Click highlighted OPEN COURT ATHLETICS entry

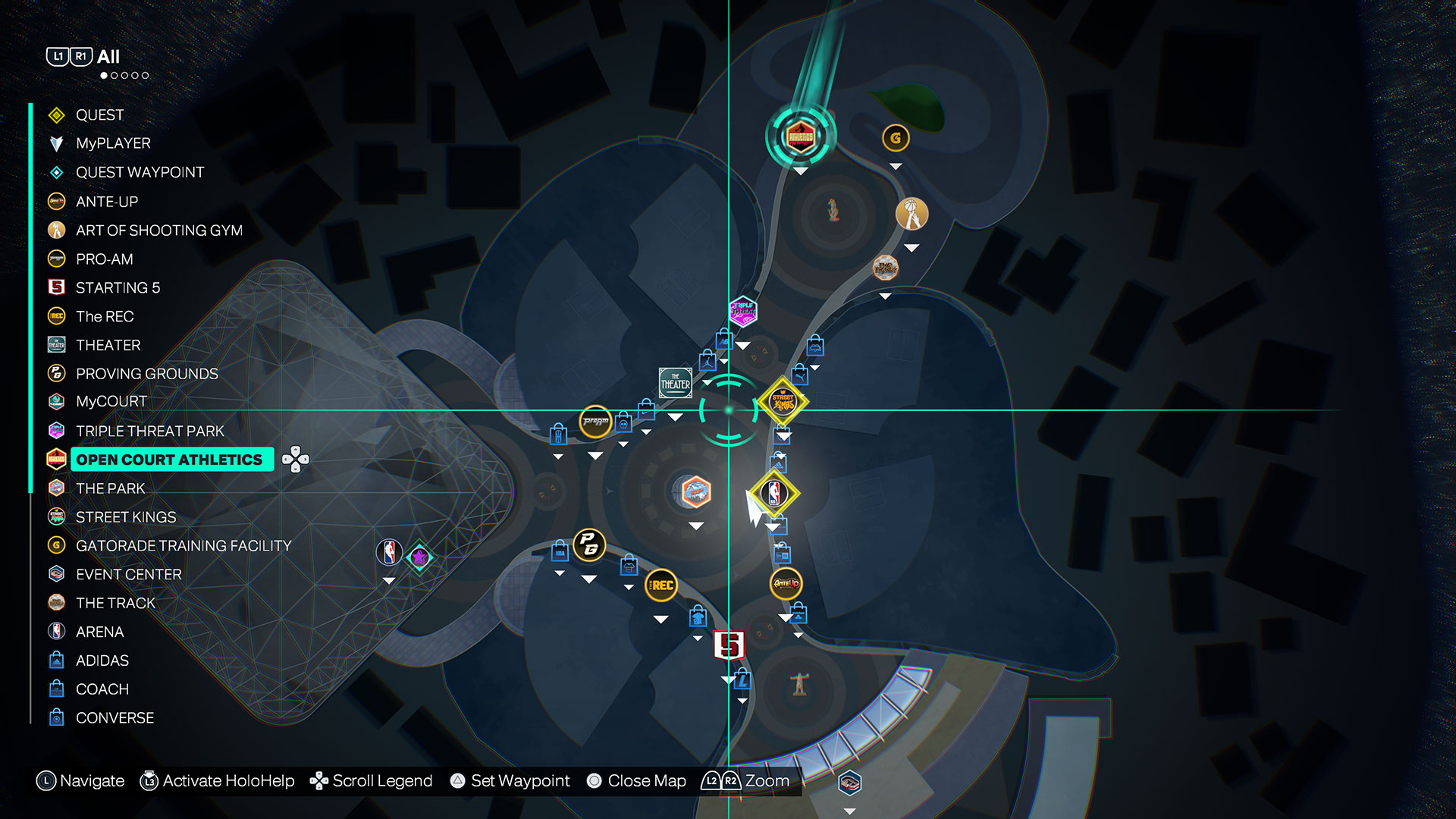pos(170,460)
